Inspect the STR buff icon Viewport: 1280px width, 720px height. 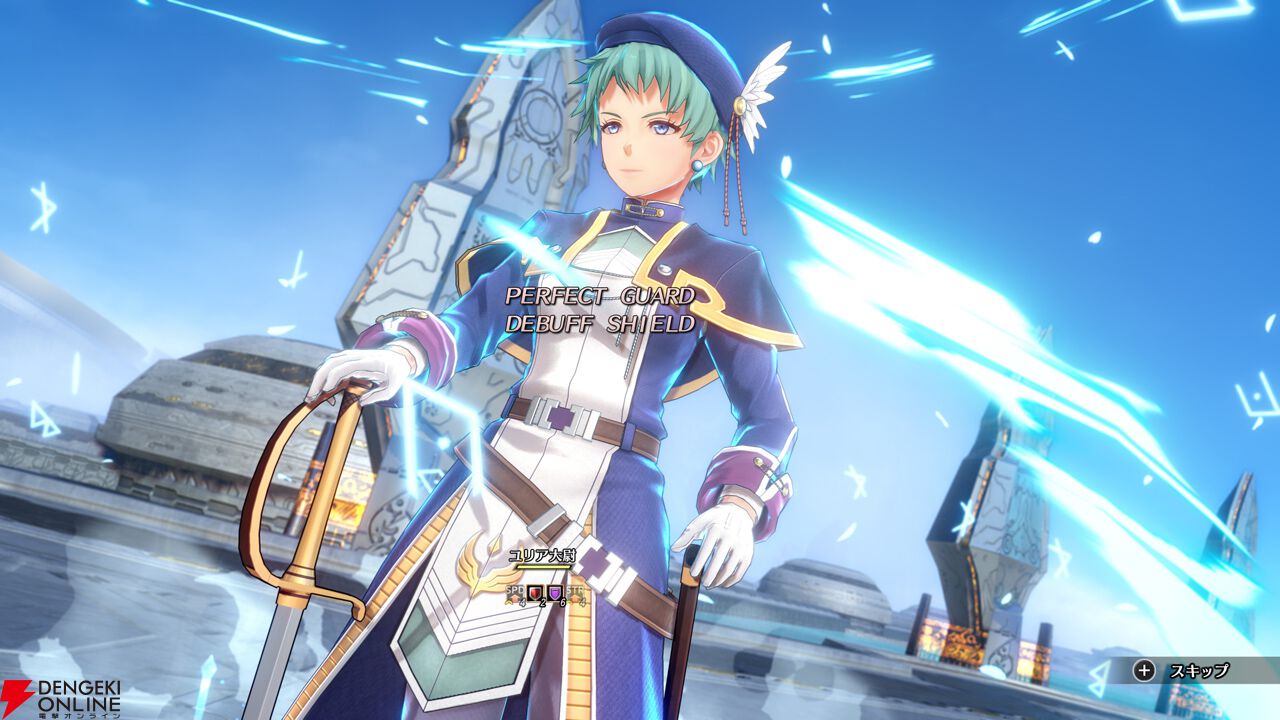(576, 593)
